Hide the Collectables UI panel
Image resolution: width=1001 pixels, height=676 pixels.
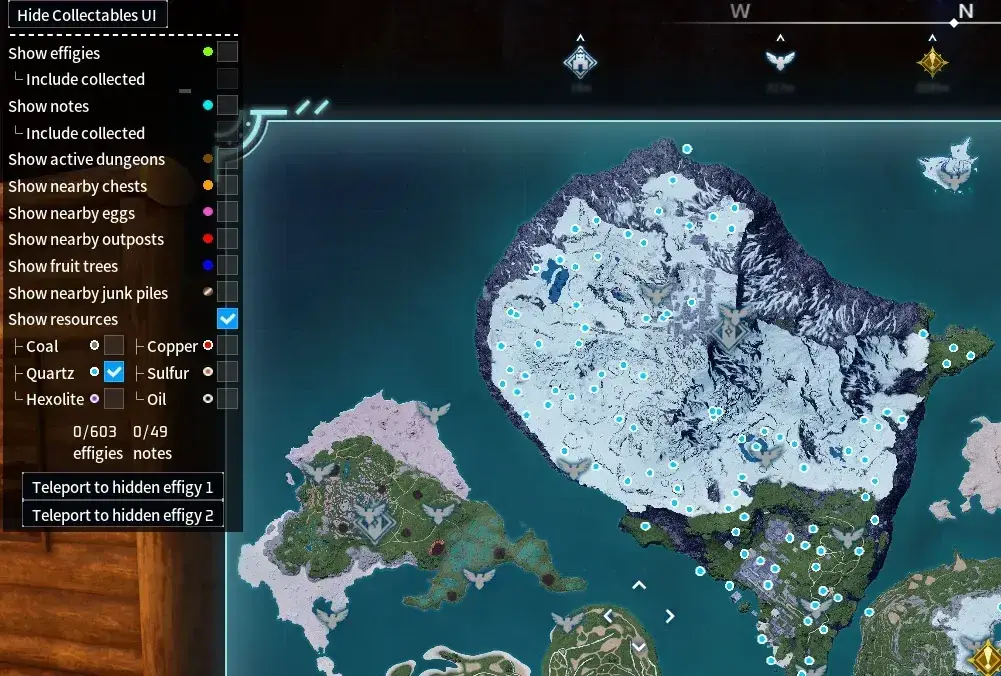pos(86,15)
